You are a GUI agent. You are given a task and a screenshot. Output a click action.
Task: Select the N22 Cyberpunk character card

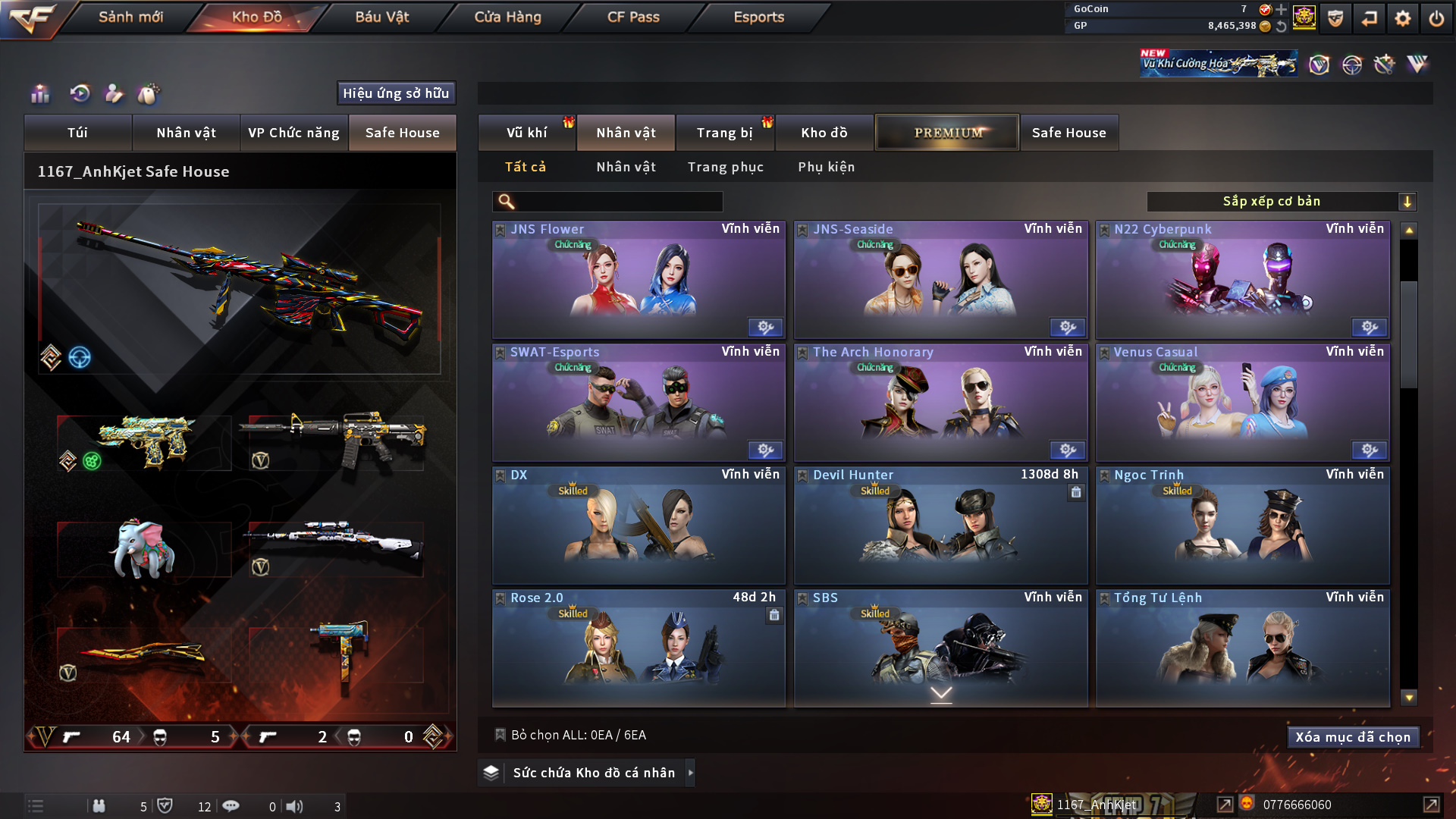tap(1242, 280)
